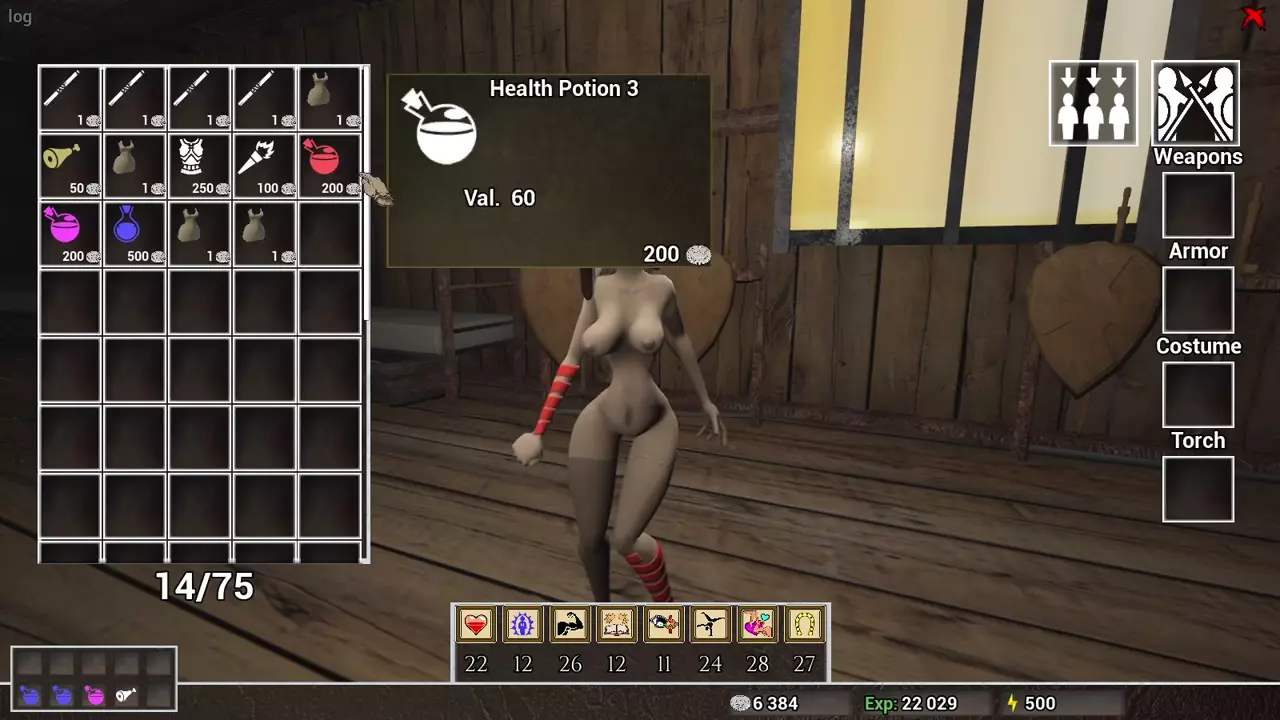Select the white chest armor item
Screen dimensions: 1280x720
[x=199, y=165]
